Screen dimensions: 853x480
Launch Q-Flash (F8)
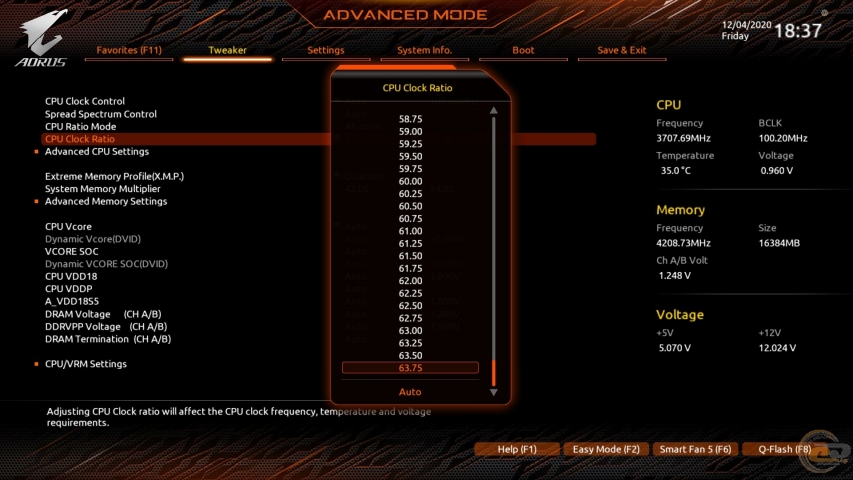coord(785,450)
